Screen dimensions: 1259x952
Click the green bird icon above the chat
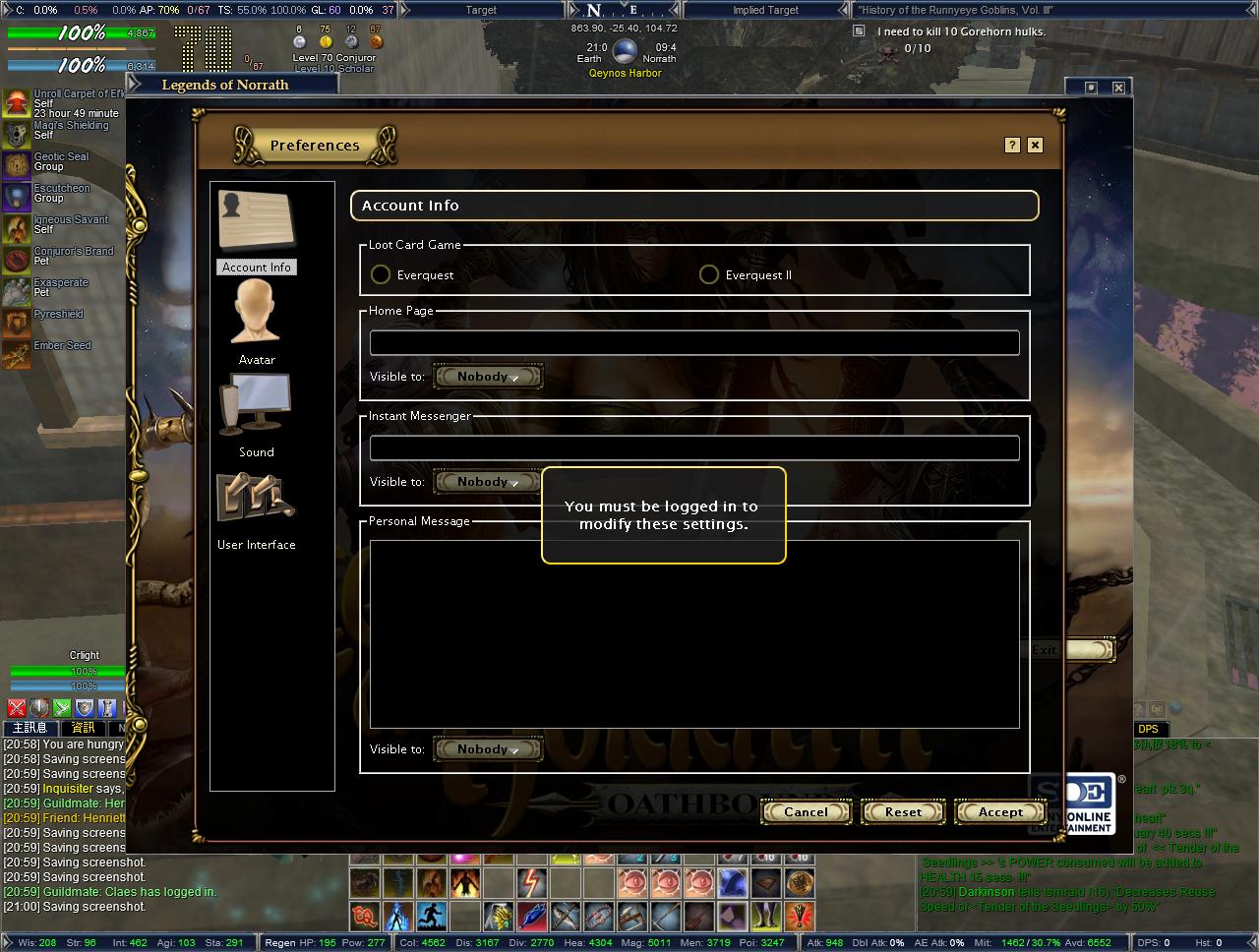coord(62,707)
